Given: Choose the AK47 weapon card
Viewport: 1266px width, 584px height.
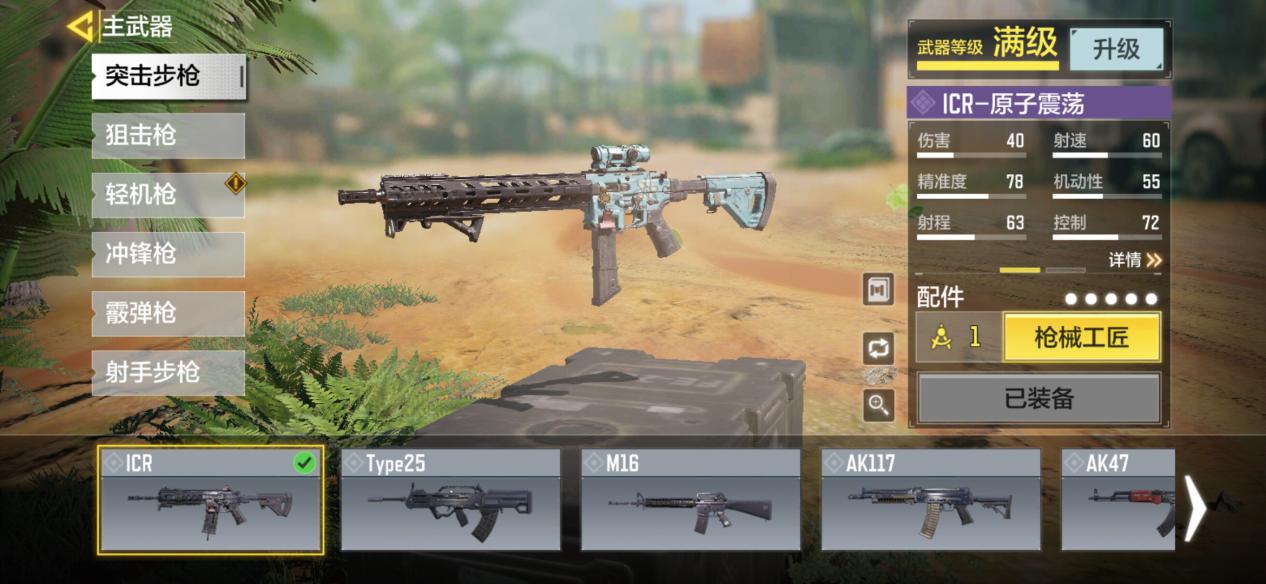Looking at the screenshot, I should click(x=1117, y=499).
